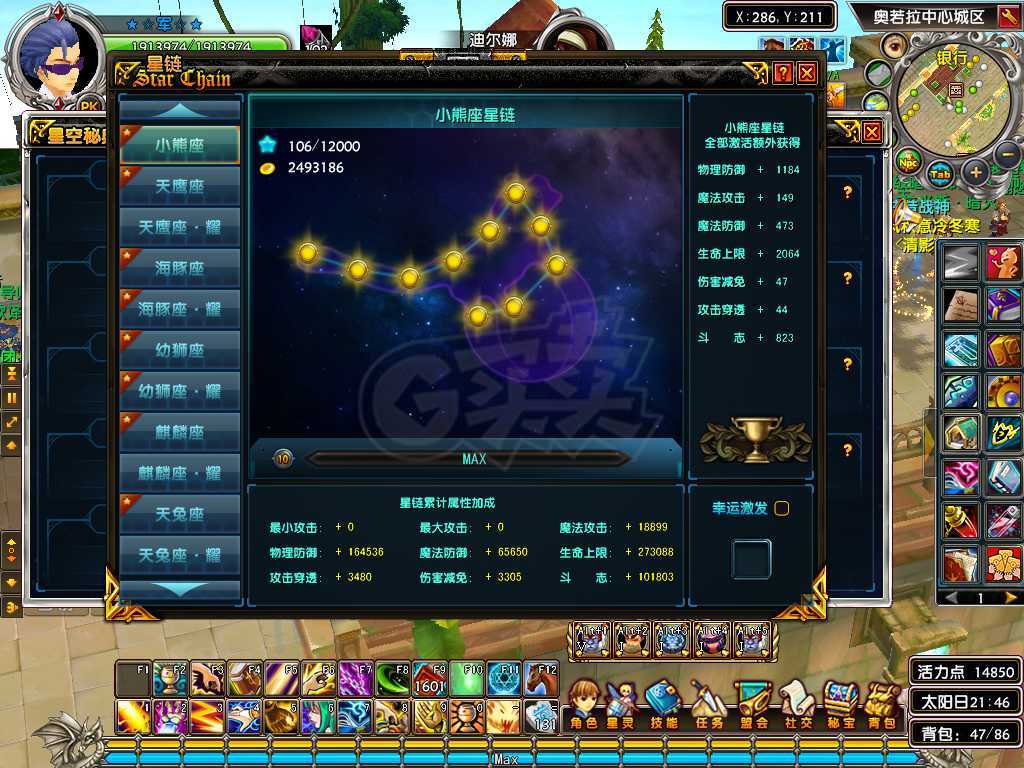Zoom in the minimap with plus button
The image size is (1024, 768).
pyautogui.click(x=976, y=172)
